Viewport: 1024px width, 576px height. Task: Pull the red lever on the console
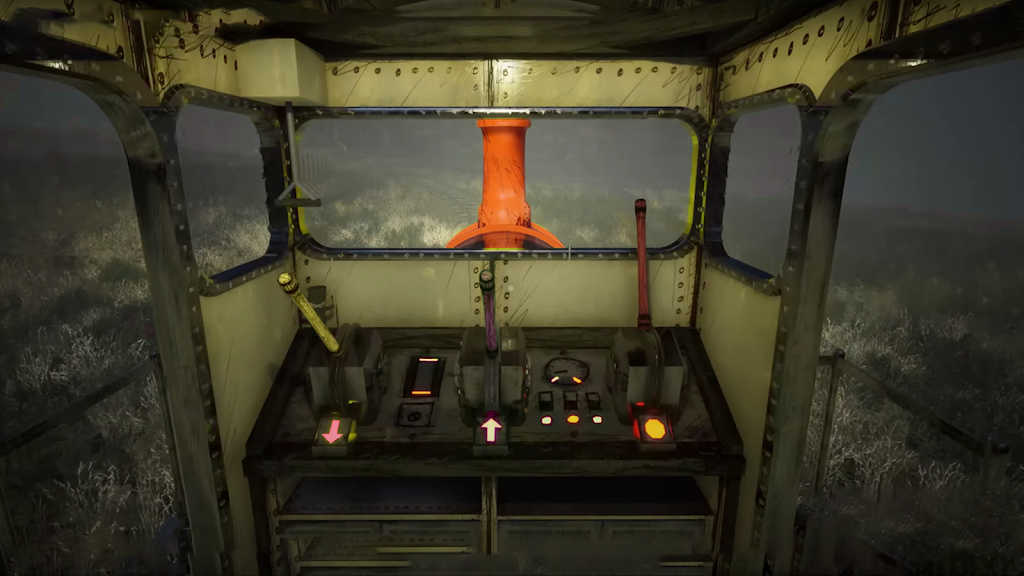click(641, 262)
